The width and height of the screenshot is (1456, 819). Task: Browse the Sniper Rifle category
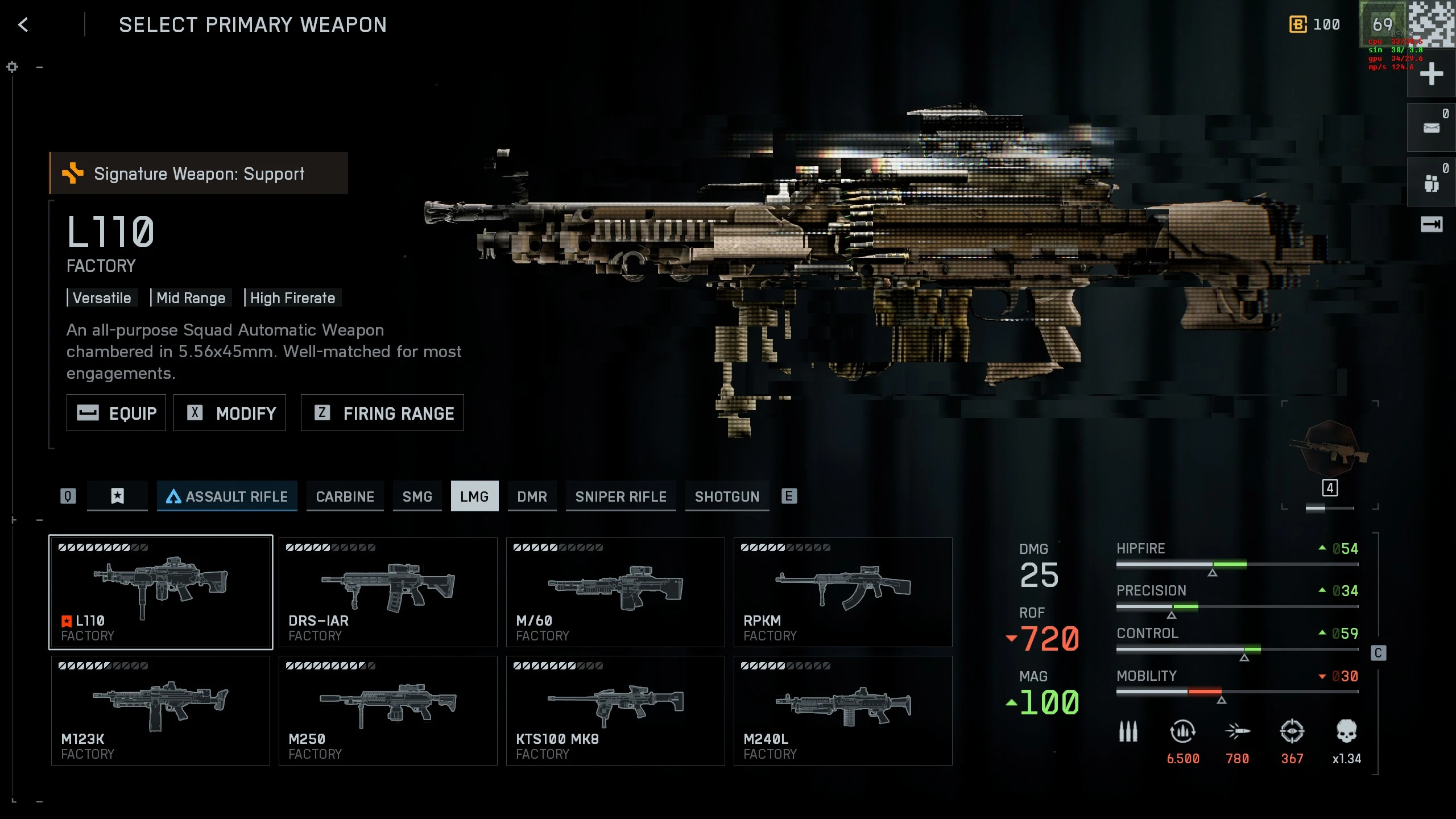tap(621, 497)
